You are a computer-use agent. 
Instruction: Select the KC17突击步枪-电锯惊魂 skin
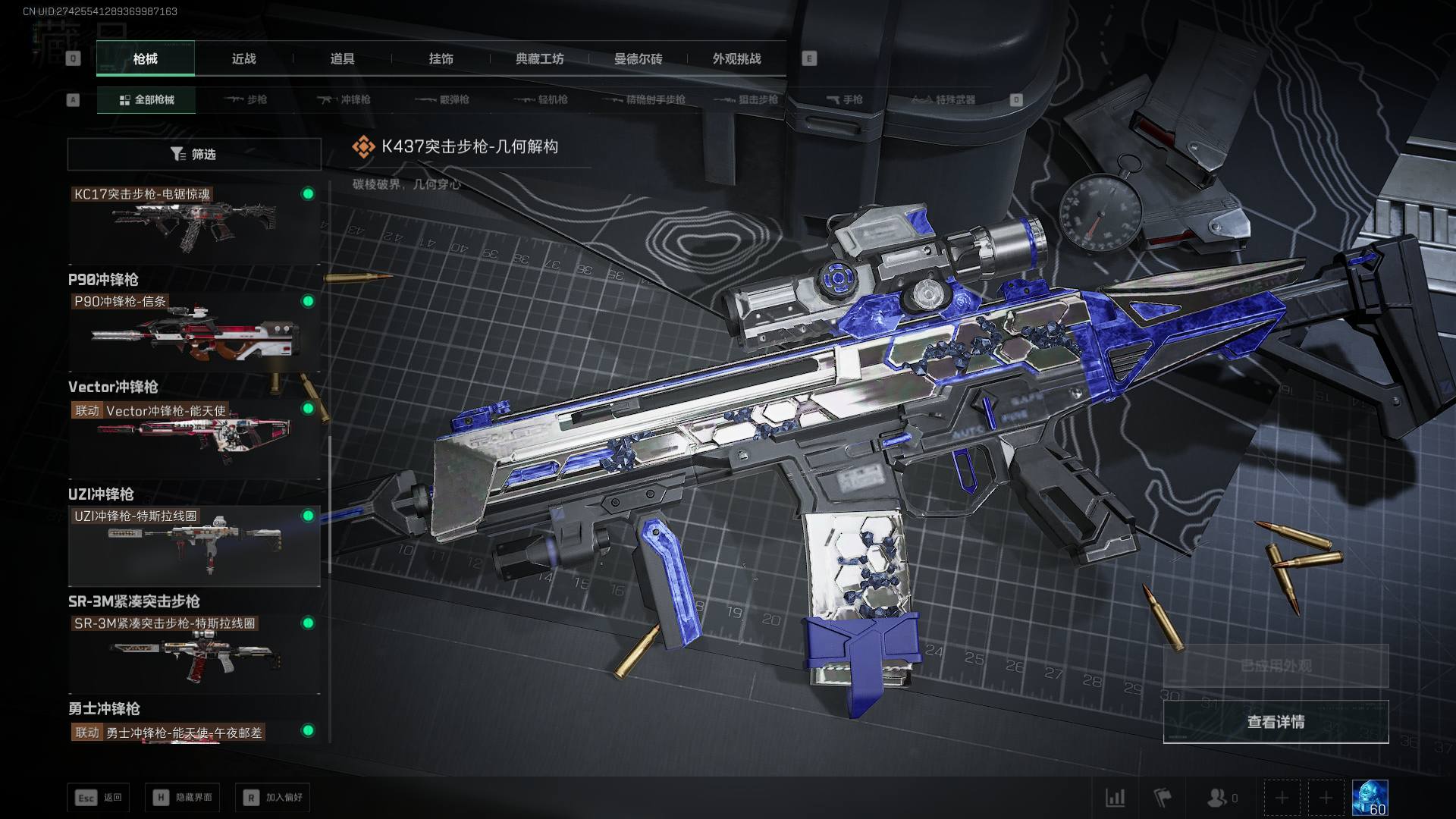[194, 224]
